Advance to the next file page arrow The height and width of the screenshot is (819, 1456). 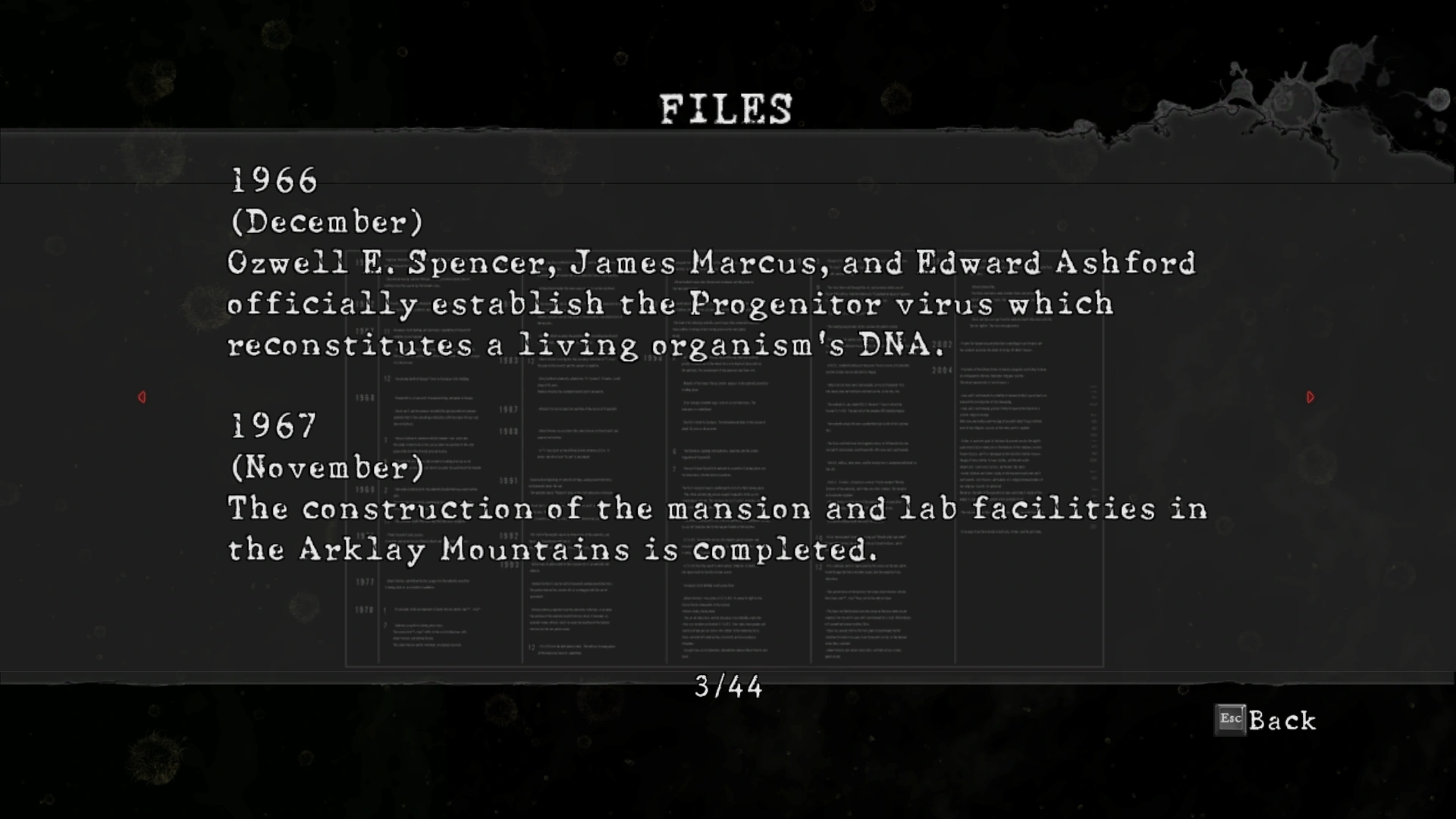tap(1310, 397)
